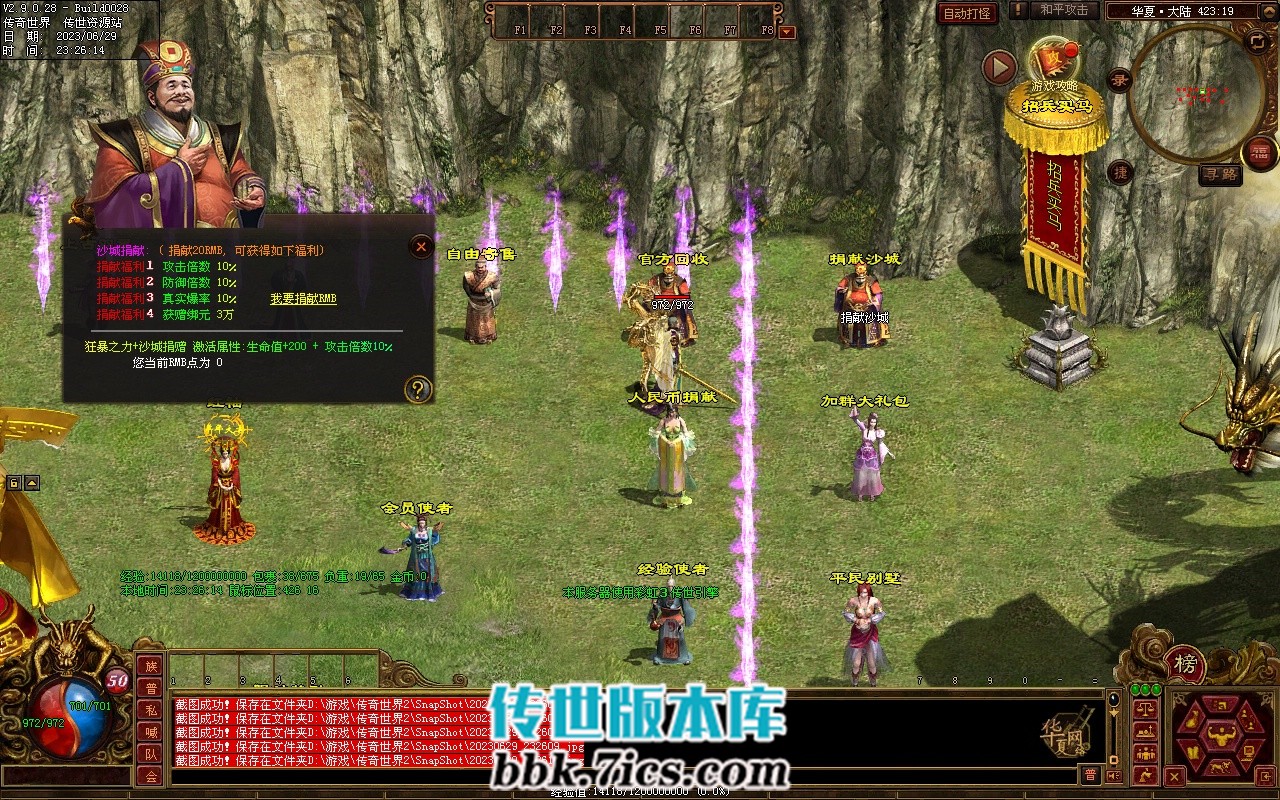Toggle the speaker sound button

[1115, 775]
